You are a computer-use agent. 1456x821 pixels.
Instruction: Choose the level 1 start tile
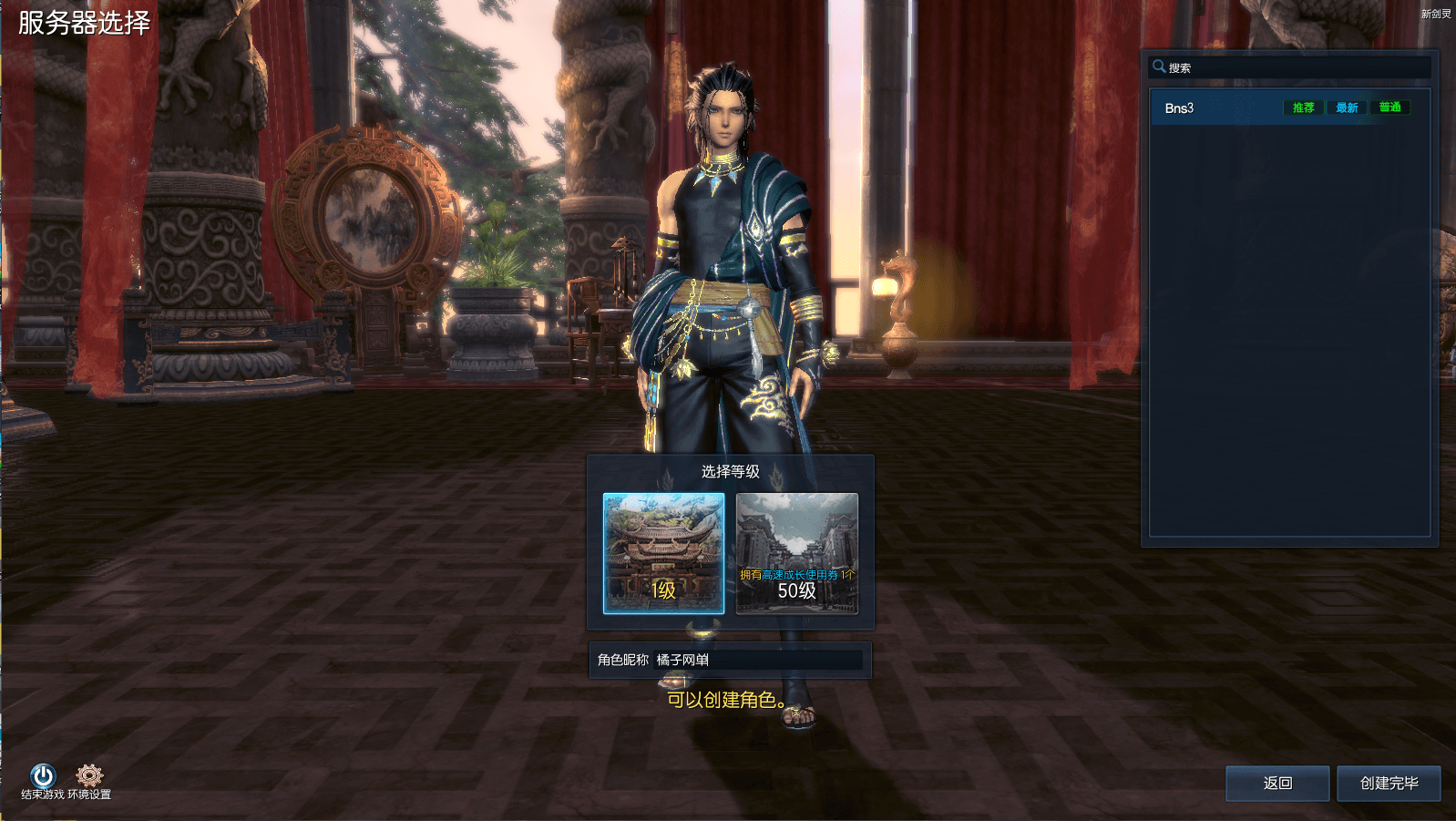pos(663,553)
